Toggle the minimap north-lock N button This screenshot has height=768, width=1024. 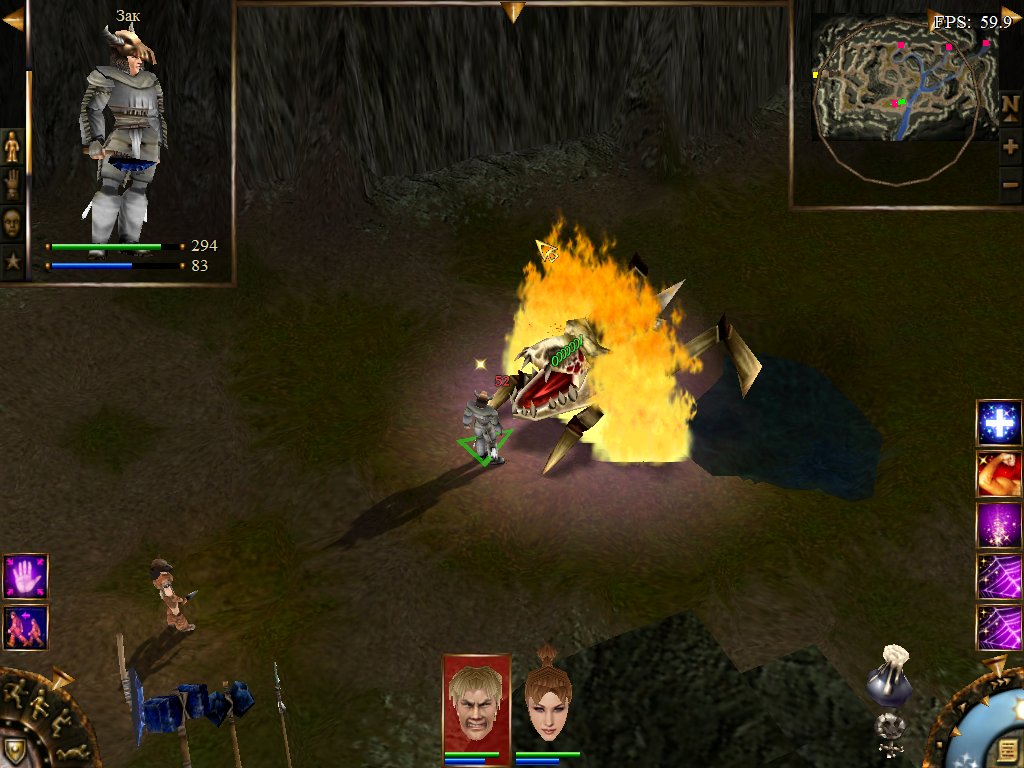point(1010,107)
